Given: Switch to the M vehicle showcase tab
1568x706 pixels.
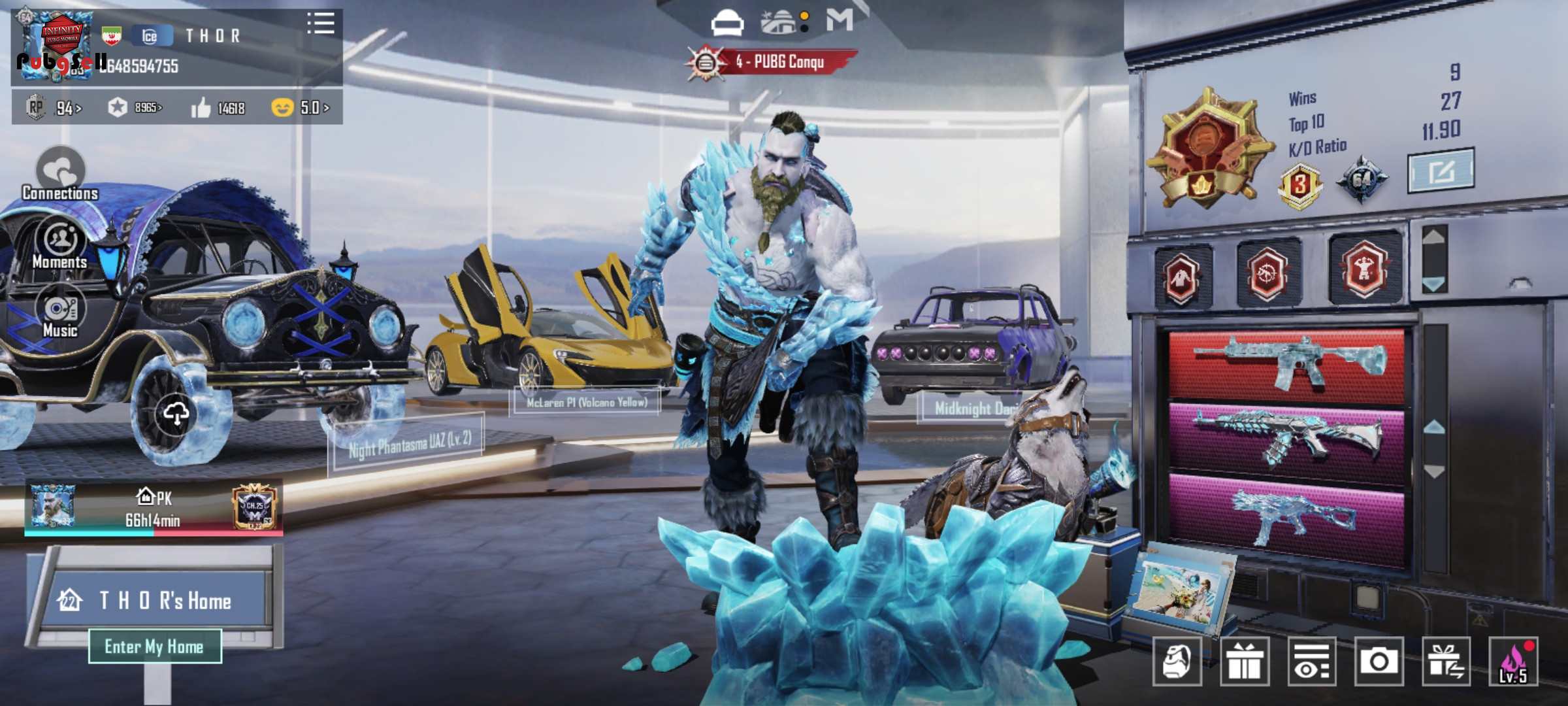Looking at the screenshot, I should 840,20.
